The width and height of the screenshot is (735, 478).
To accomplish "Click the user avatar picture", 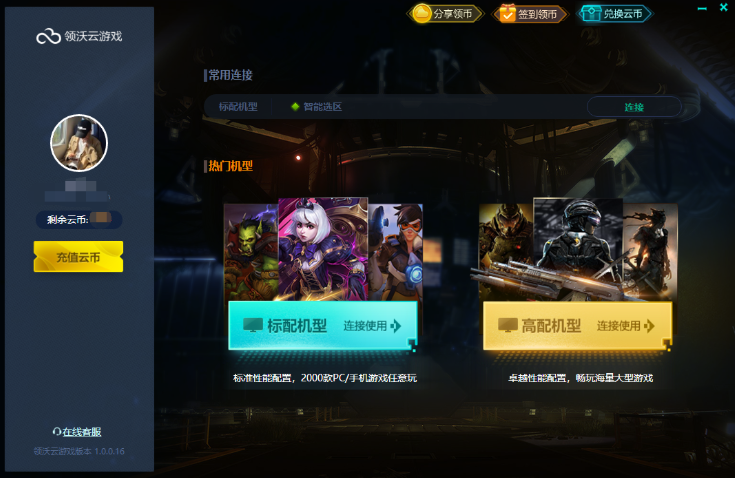I will click(x=78, y=144).
